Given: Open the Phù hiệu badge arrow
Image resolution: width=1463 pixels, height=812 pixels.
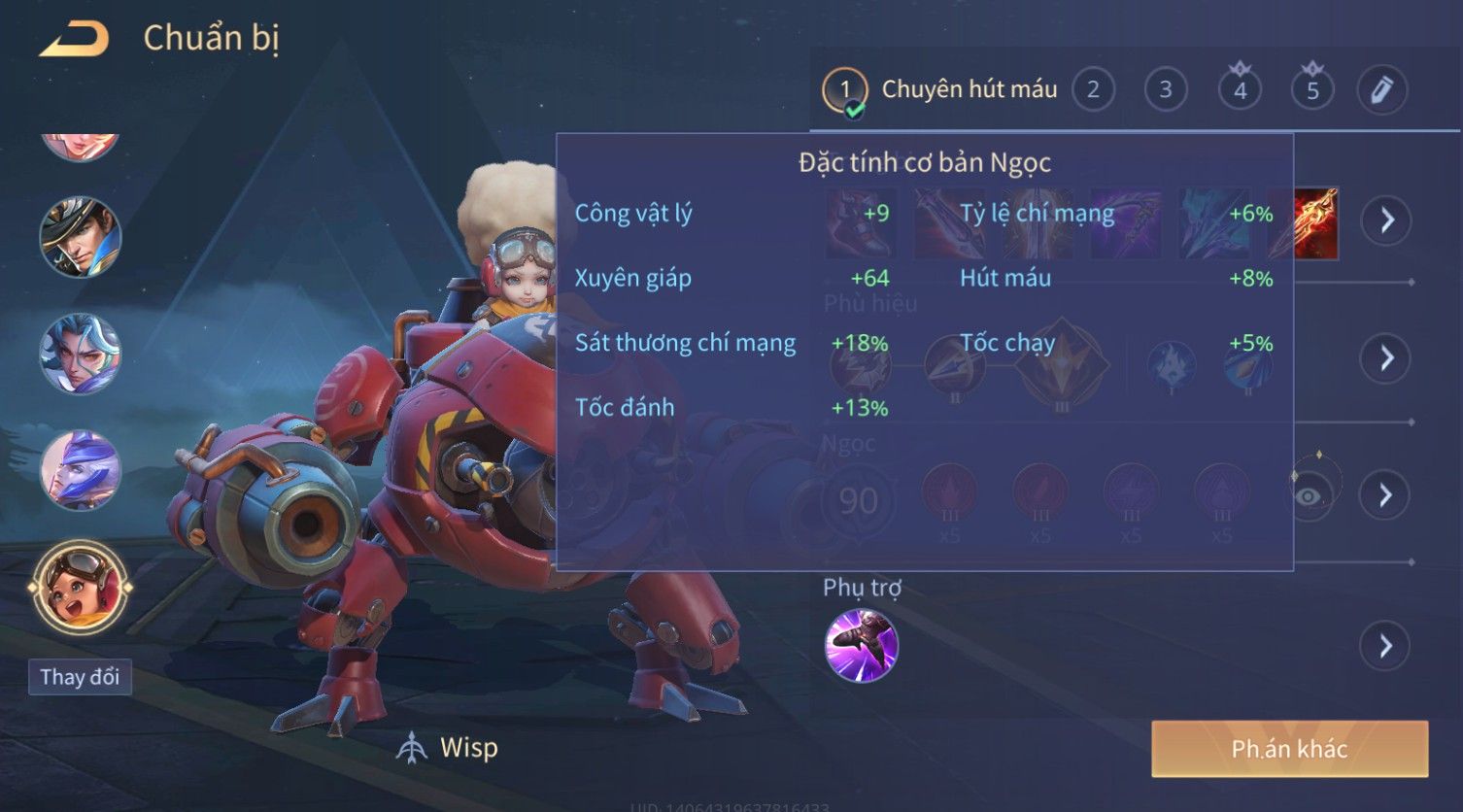Looking at the screenshot, I should click(1386, 358).
